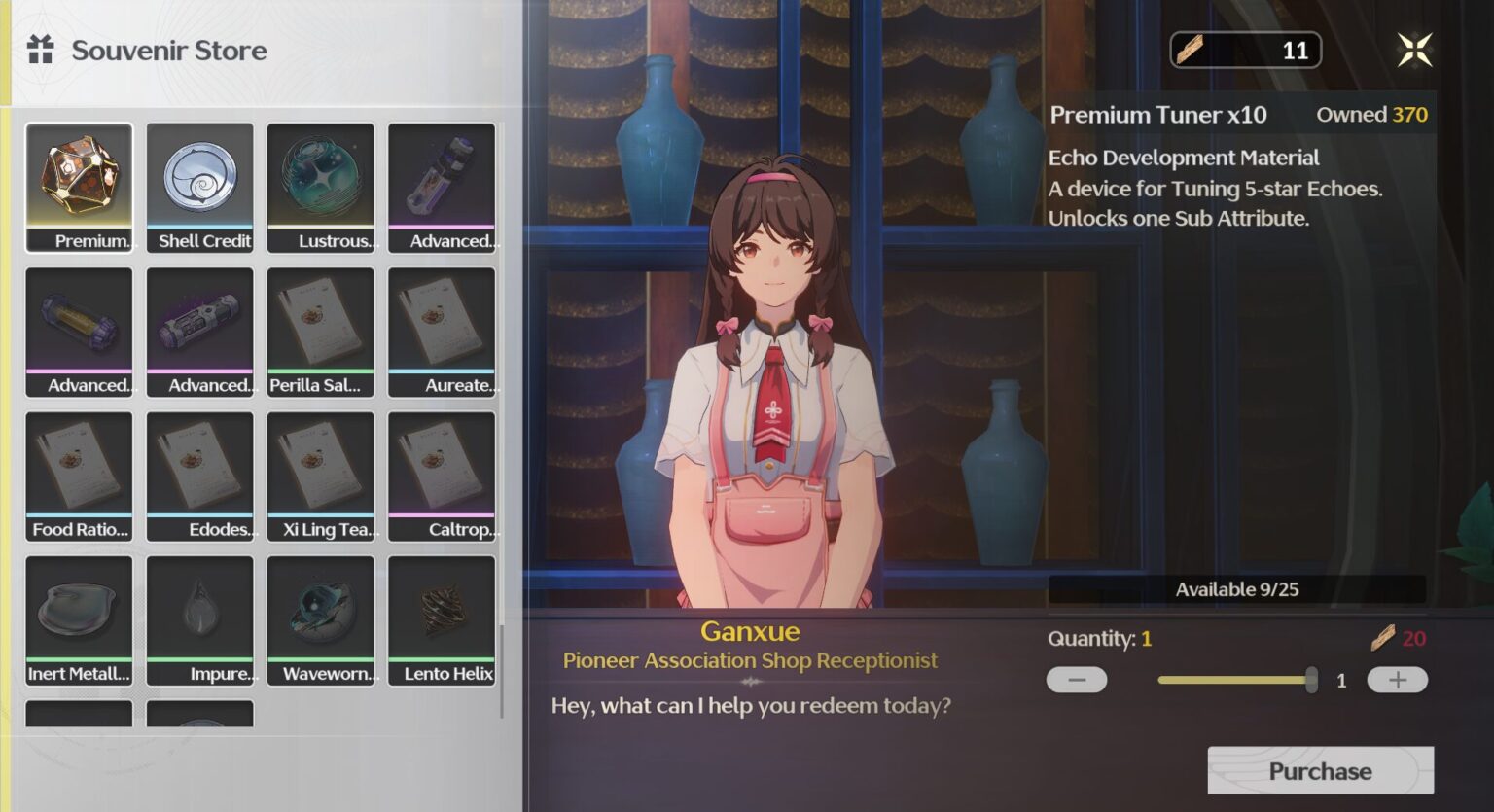Select the Impure droplet item
Viewport: 1494px width, 812px height.
[200, 619]
